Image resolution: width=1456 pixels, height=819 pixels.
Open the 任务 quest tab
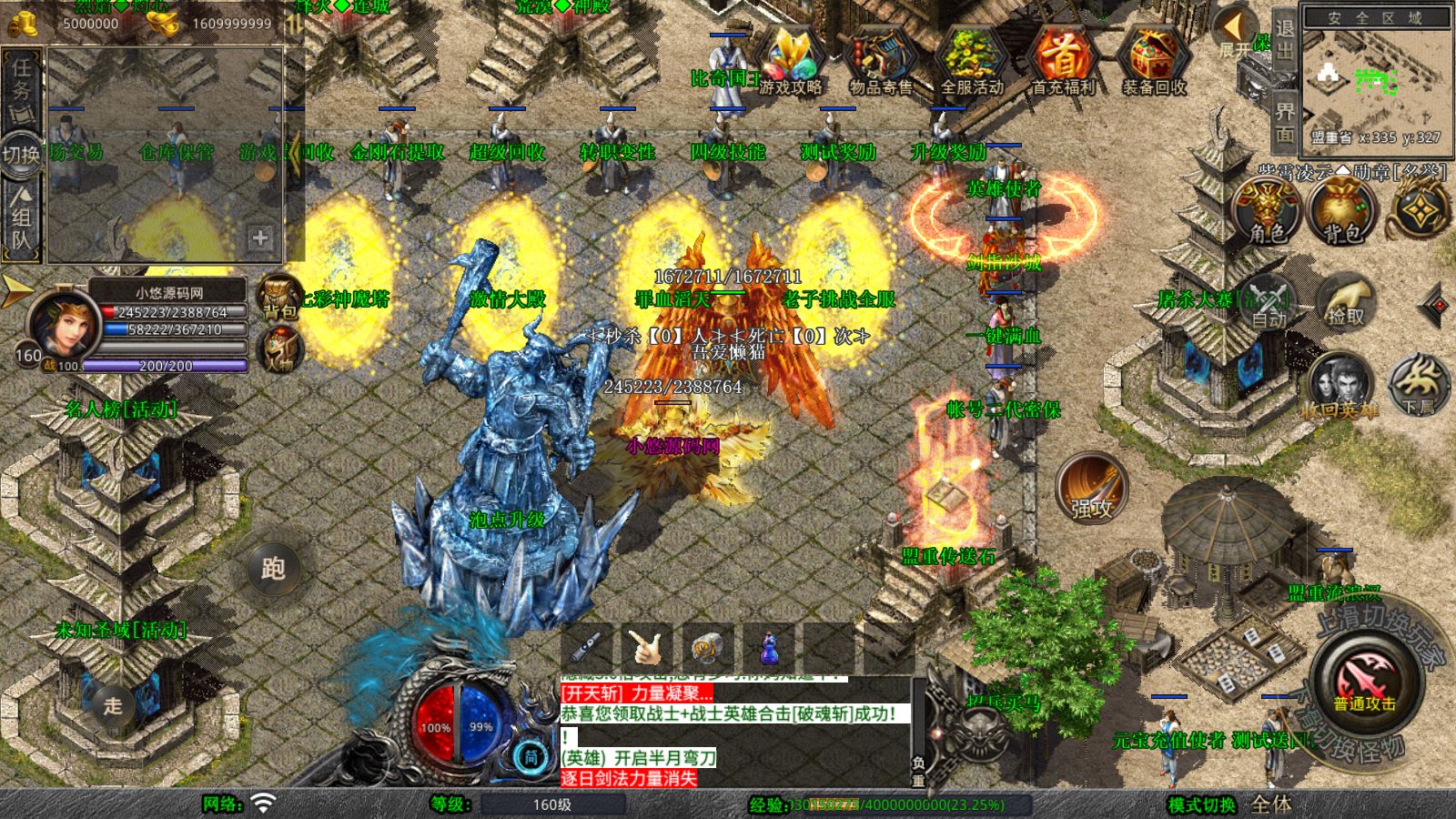pyautogui.click(x=22, y=80)
